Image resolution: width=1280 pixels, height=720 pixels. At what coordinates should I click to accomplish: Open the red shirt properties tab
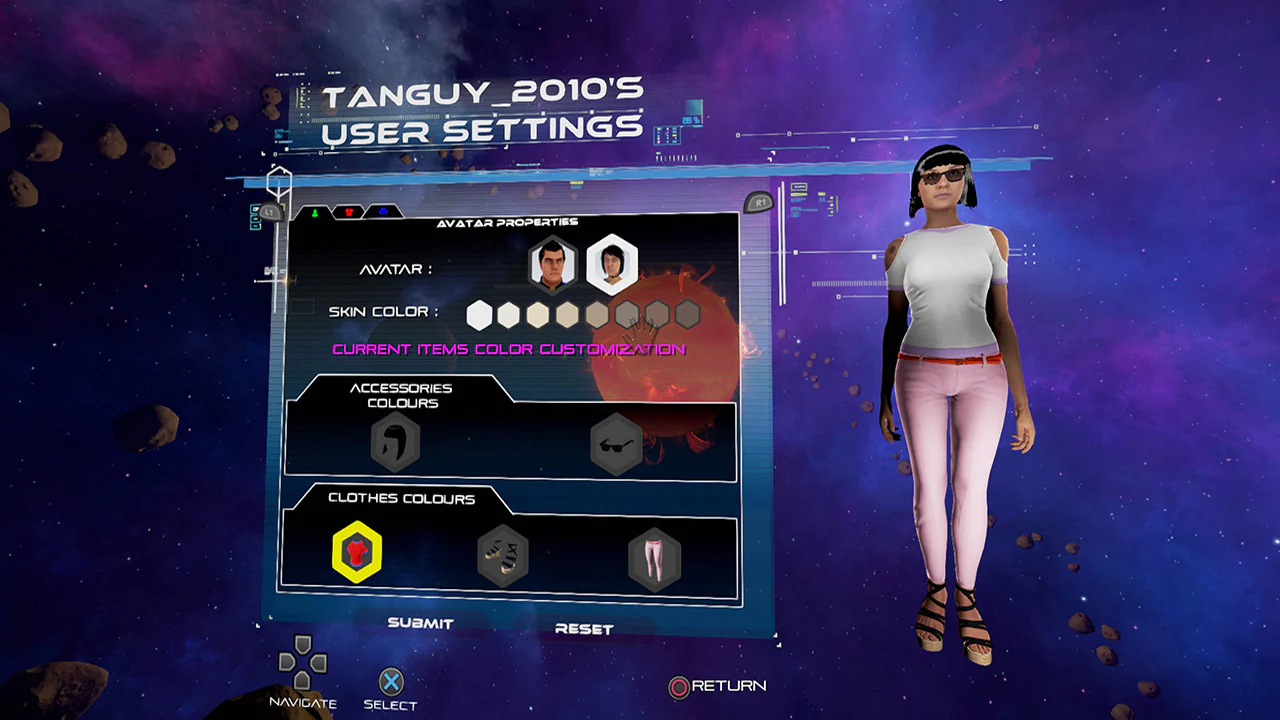350,211
